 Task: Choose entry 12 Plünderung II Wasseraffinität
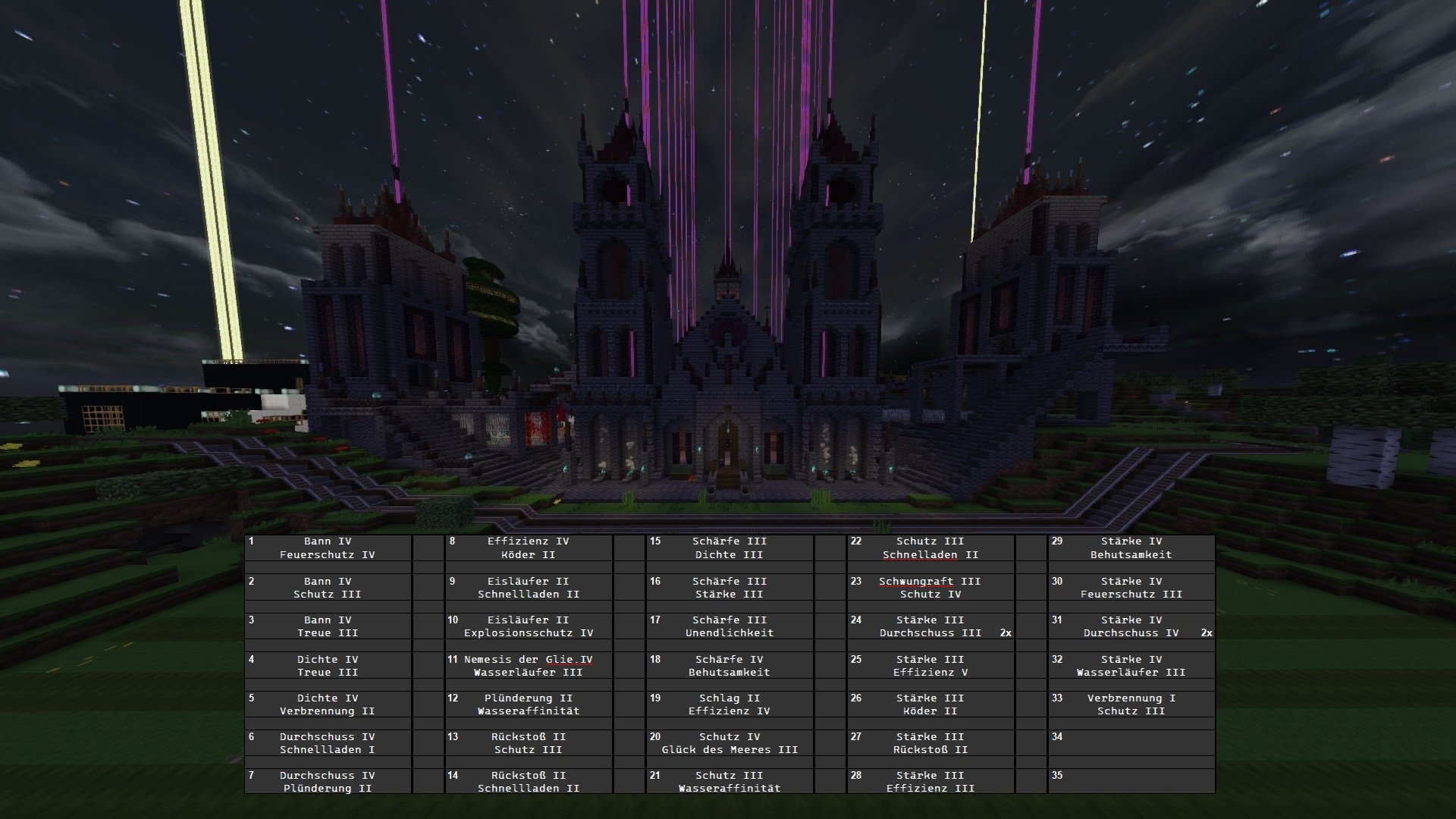529,704
